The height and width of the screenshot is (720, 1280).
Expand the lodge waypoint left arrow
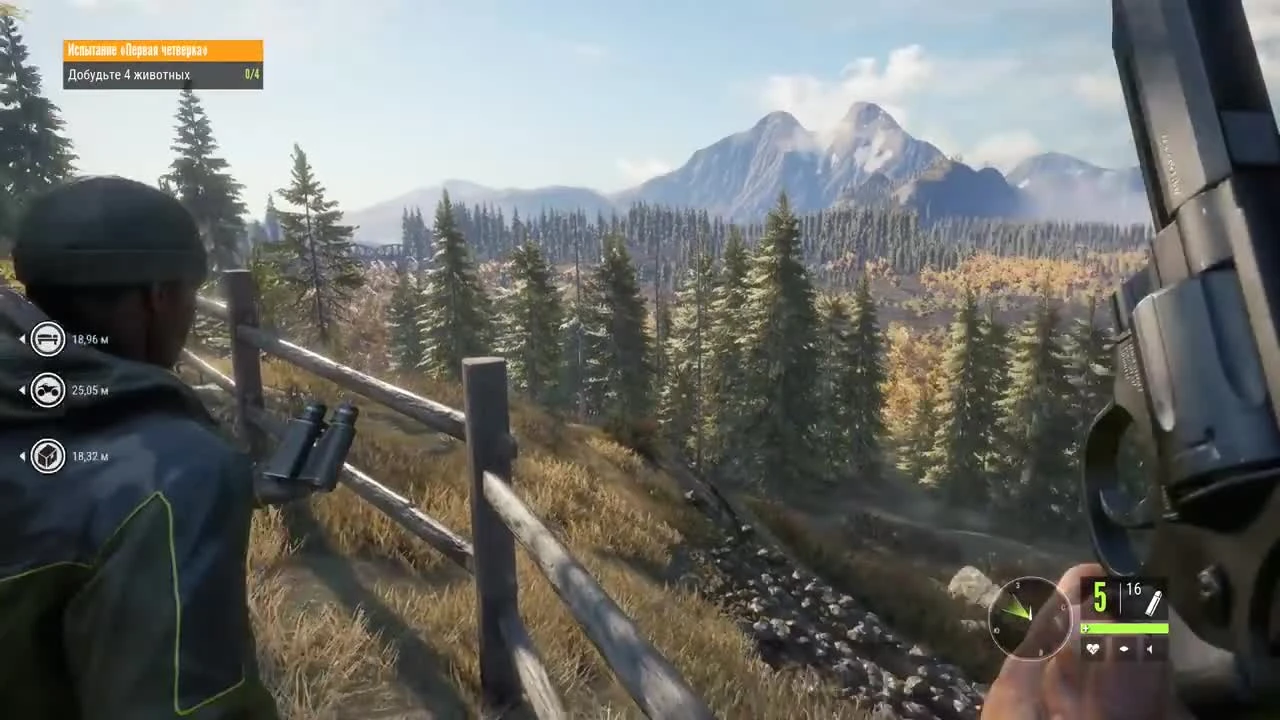[x=22, y=338]
